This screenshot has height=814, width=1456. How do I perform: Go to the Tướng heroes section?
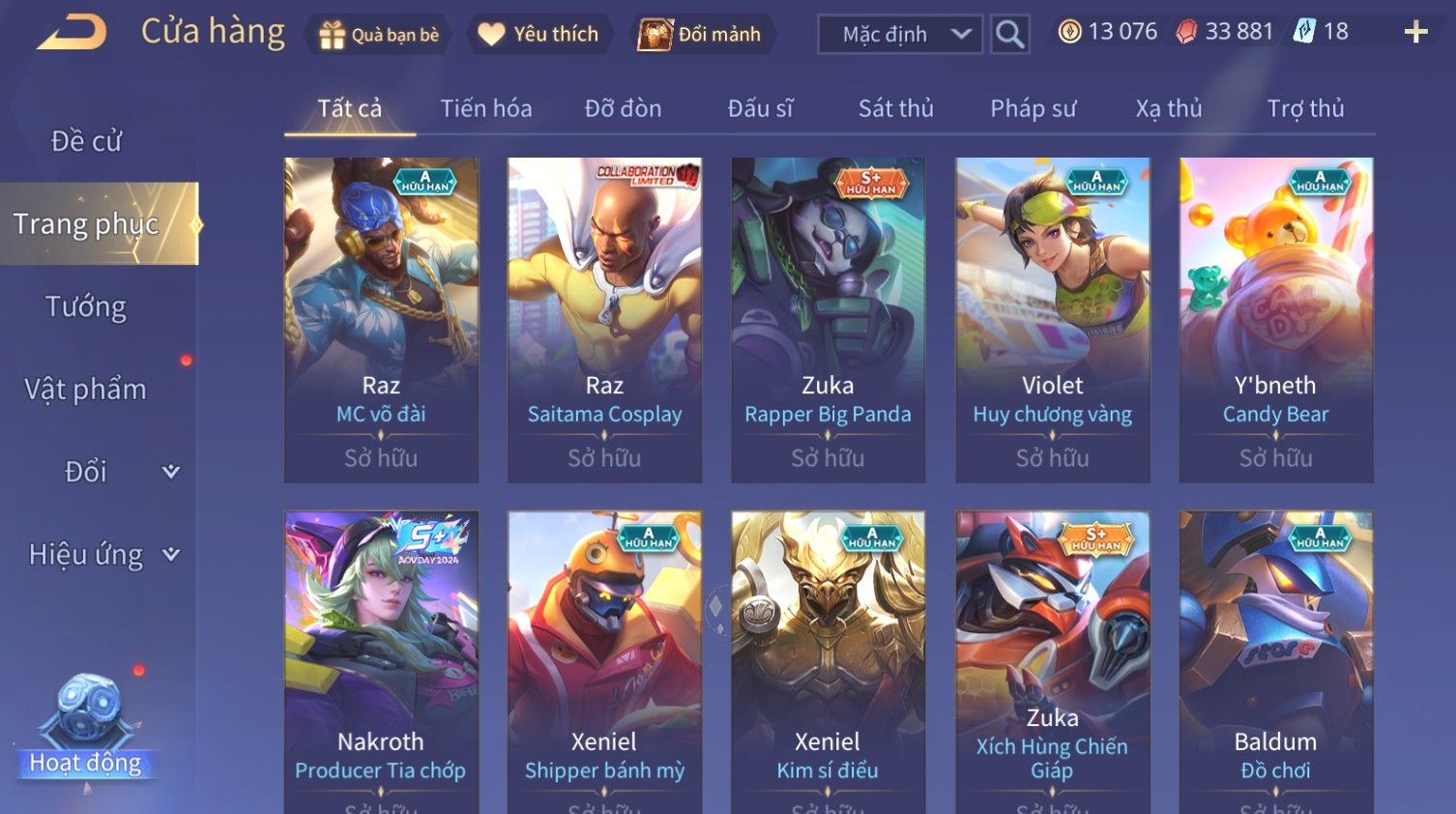coord(86,306)
